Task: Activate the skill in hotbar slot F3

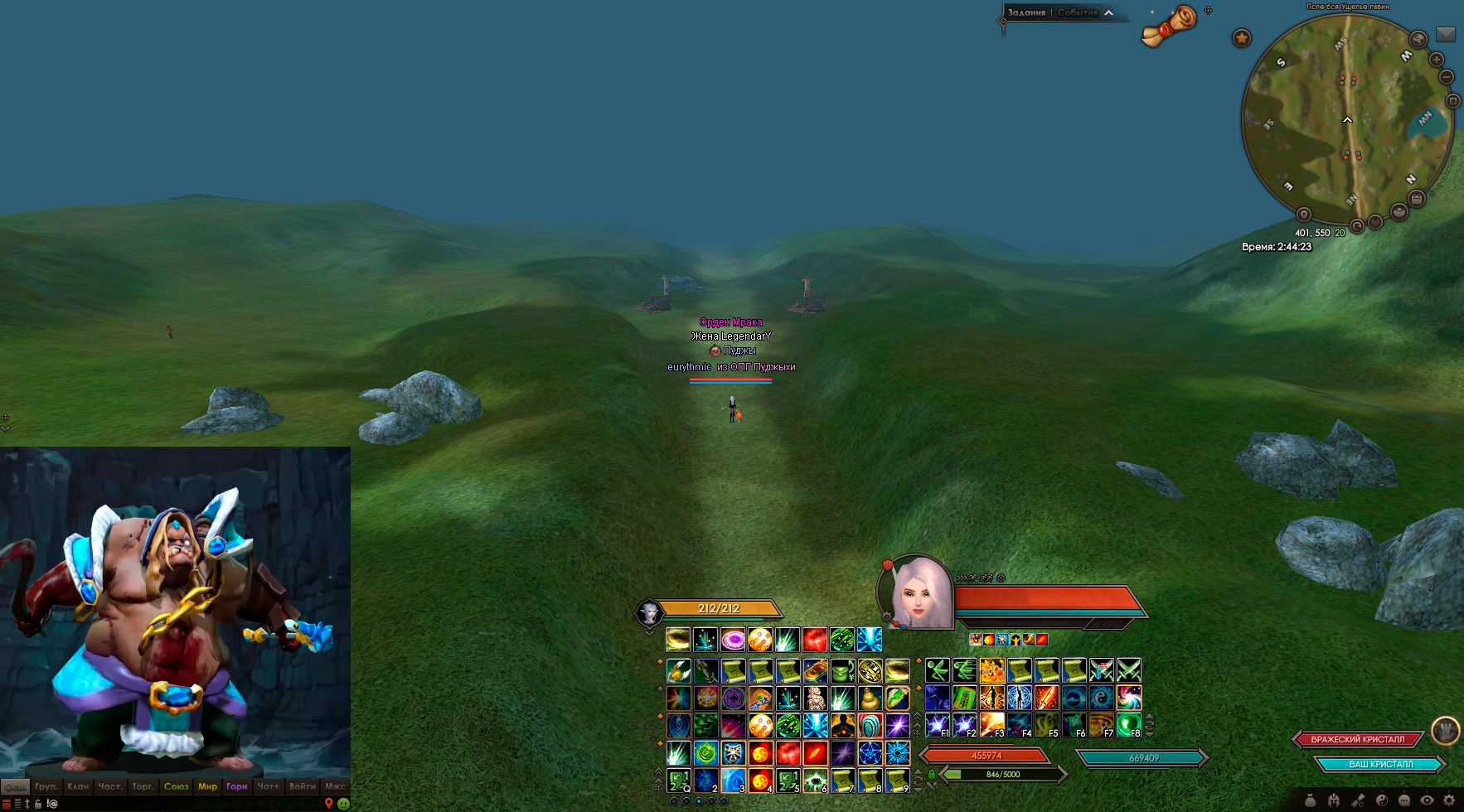Action: coord(991,725)
